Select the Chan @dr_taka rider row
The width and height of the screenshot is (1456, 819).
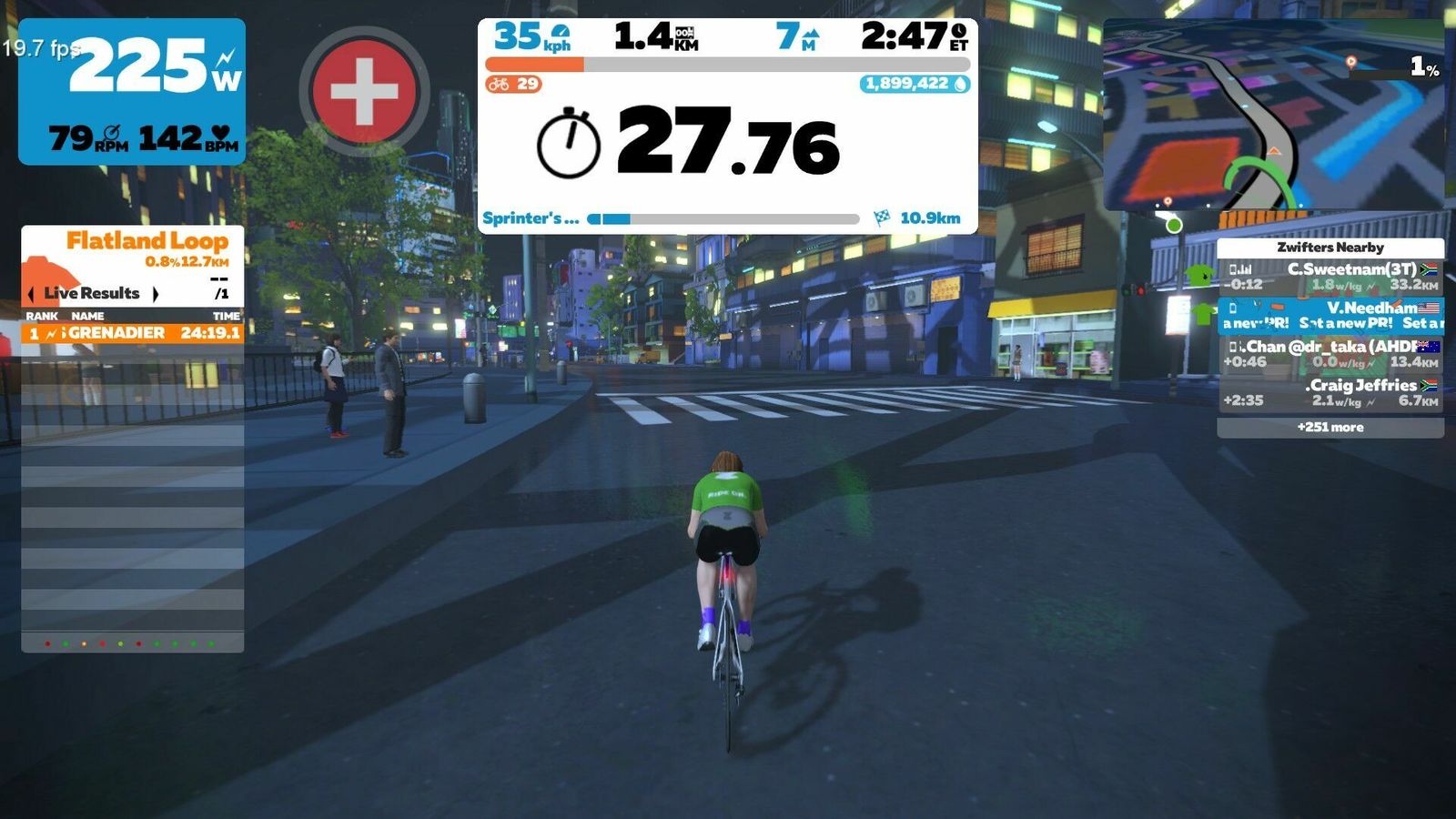(x=1330, y=354)
